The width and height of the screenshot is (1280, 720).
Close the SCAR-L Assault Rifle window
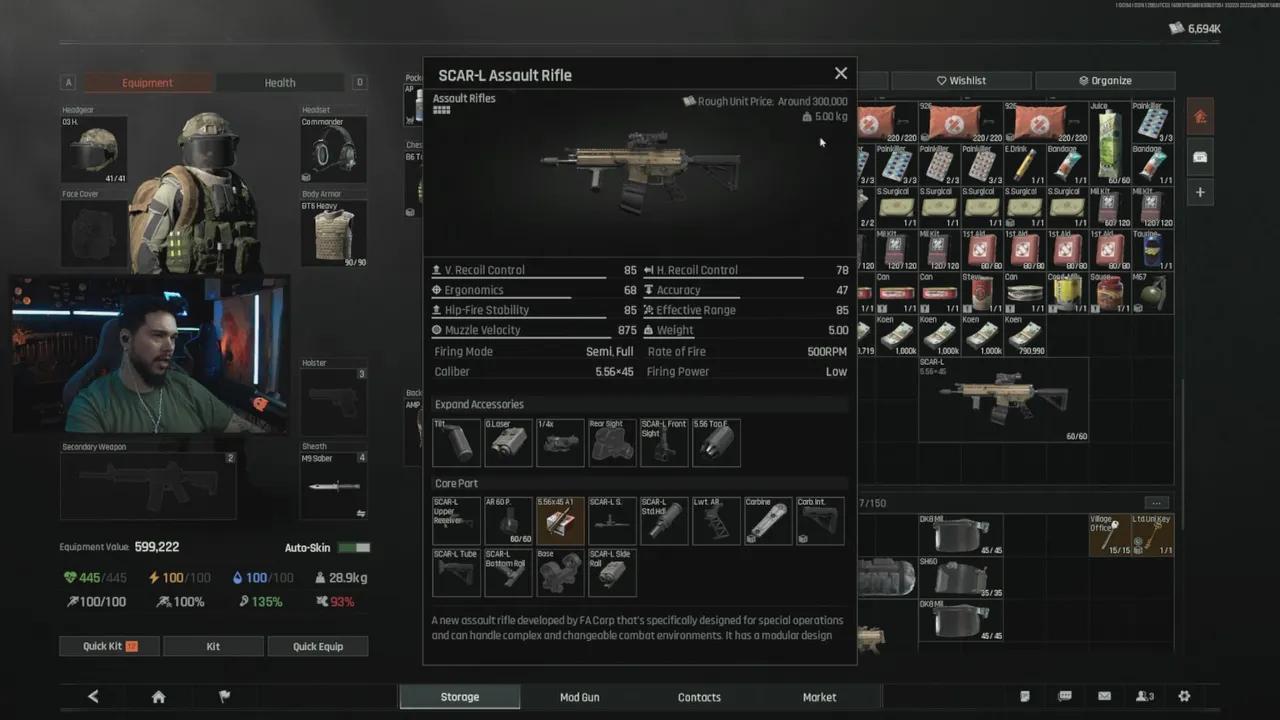(841, 73)
